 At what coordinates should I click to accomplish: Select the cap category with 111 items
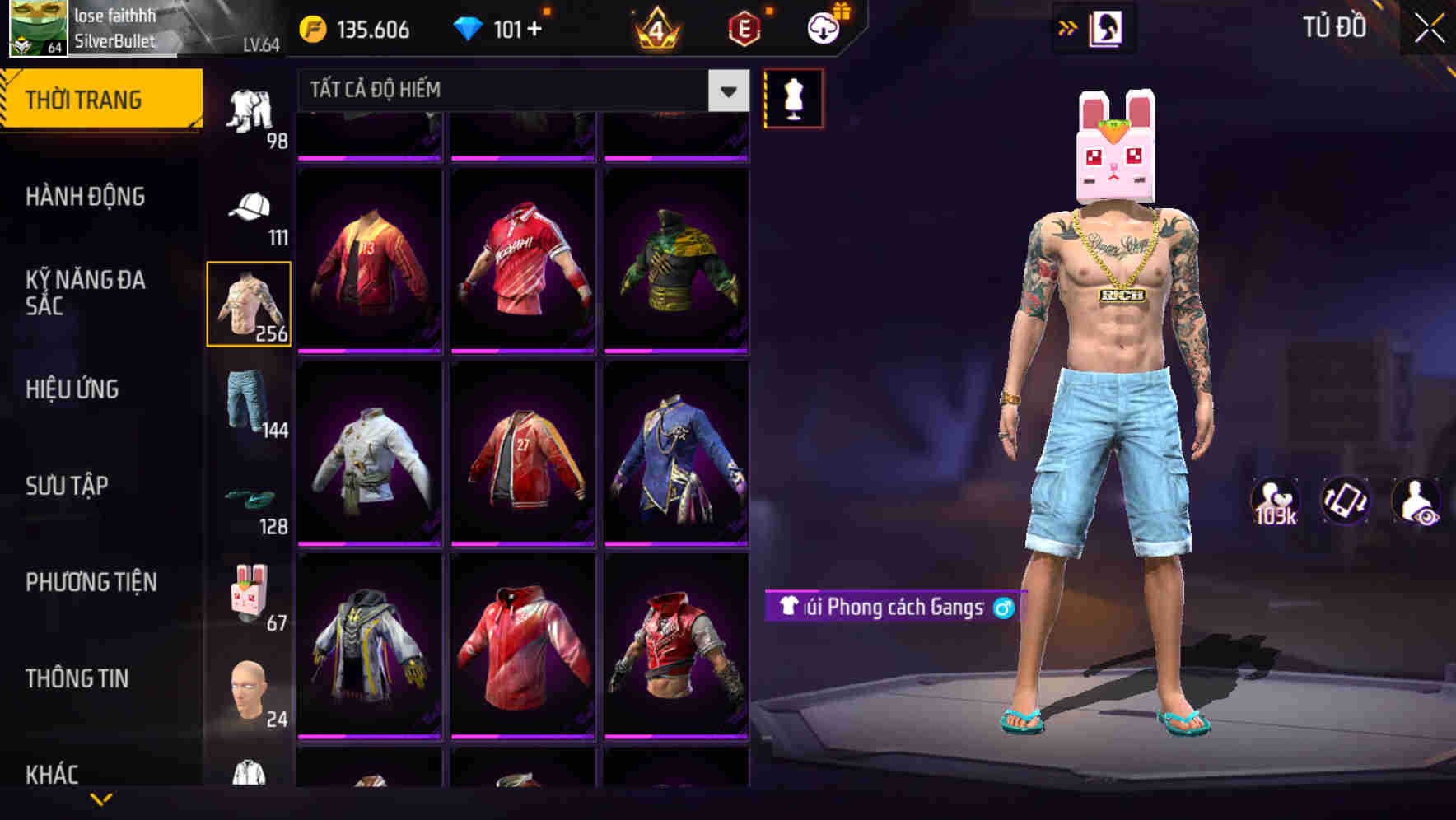[250, 210]
